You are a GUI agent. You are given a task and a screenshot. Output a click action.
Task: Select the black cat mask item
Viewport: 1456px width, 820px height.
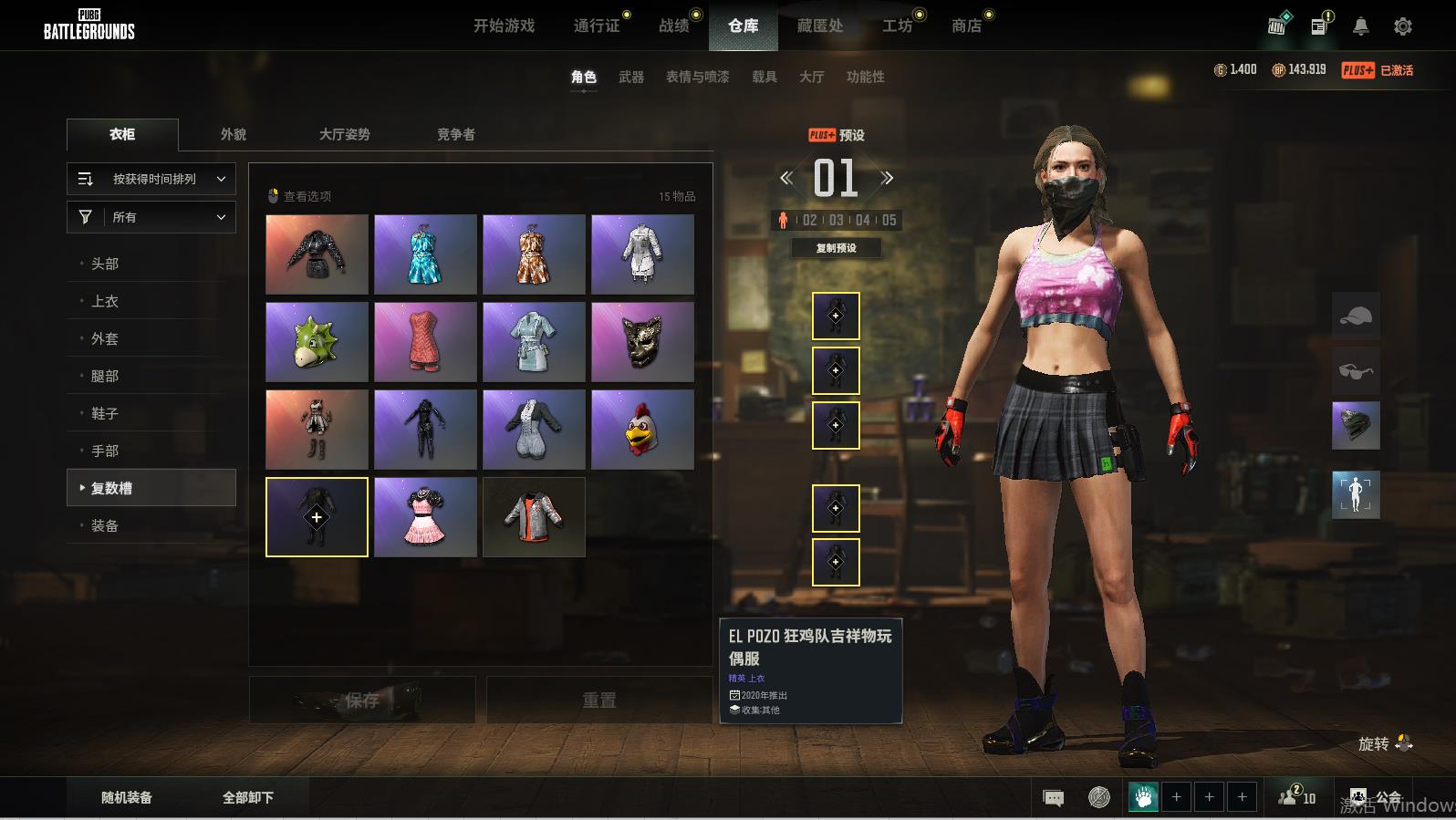pyautogui.click(x=642, y=342)
